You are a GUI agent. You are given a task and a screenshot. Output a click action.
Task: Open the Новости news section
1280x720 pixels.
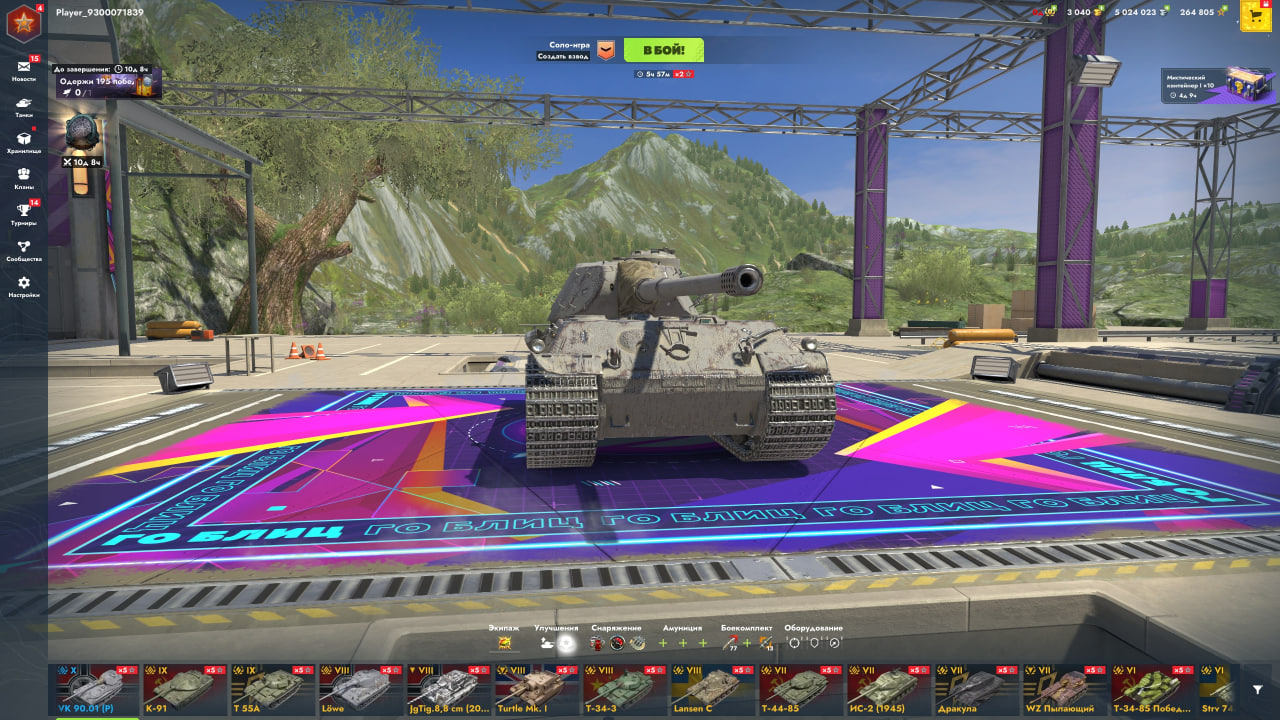pyautogui.click(x=24, y=69)
